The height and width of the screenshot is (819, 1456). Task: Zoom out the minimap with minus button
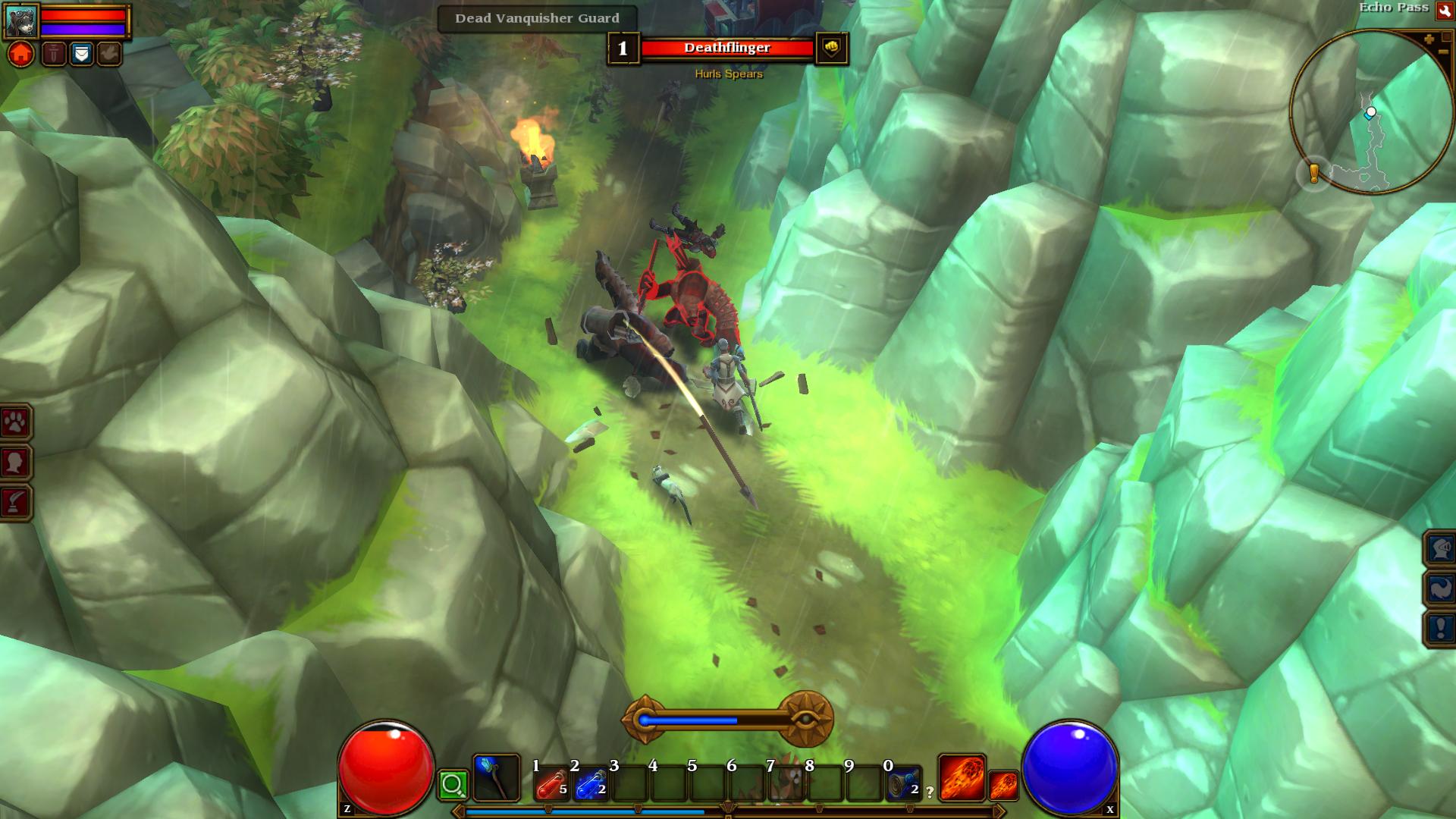coord(1442,52)
